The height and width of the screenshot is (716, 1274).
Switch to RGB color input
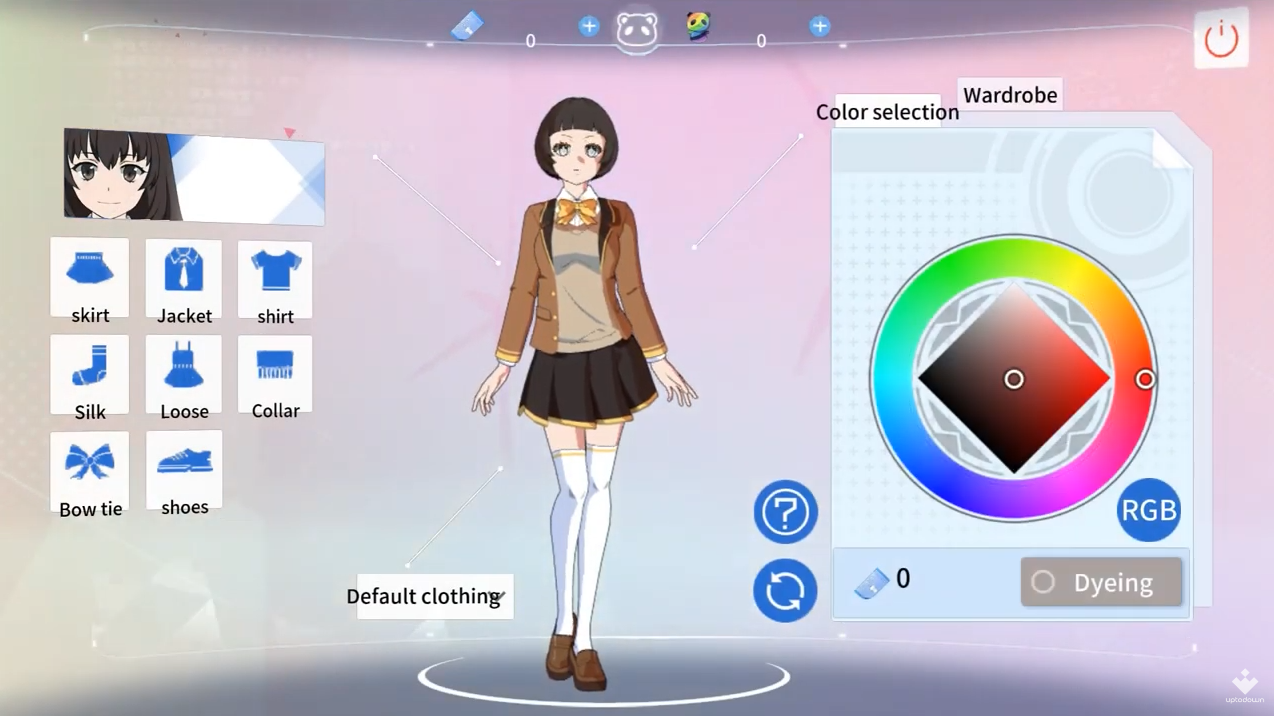[1148, 510]
